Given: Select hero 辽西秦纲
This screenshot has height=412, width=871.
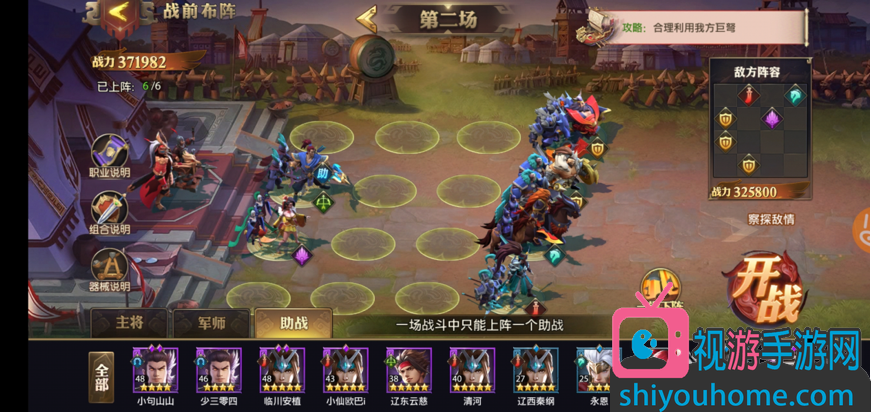Looking at the screenshot, I should 534,374.
